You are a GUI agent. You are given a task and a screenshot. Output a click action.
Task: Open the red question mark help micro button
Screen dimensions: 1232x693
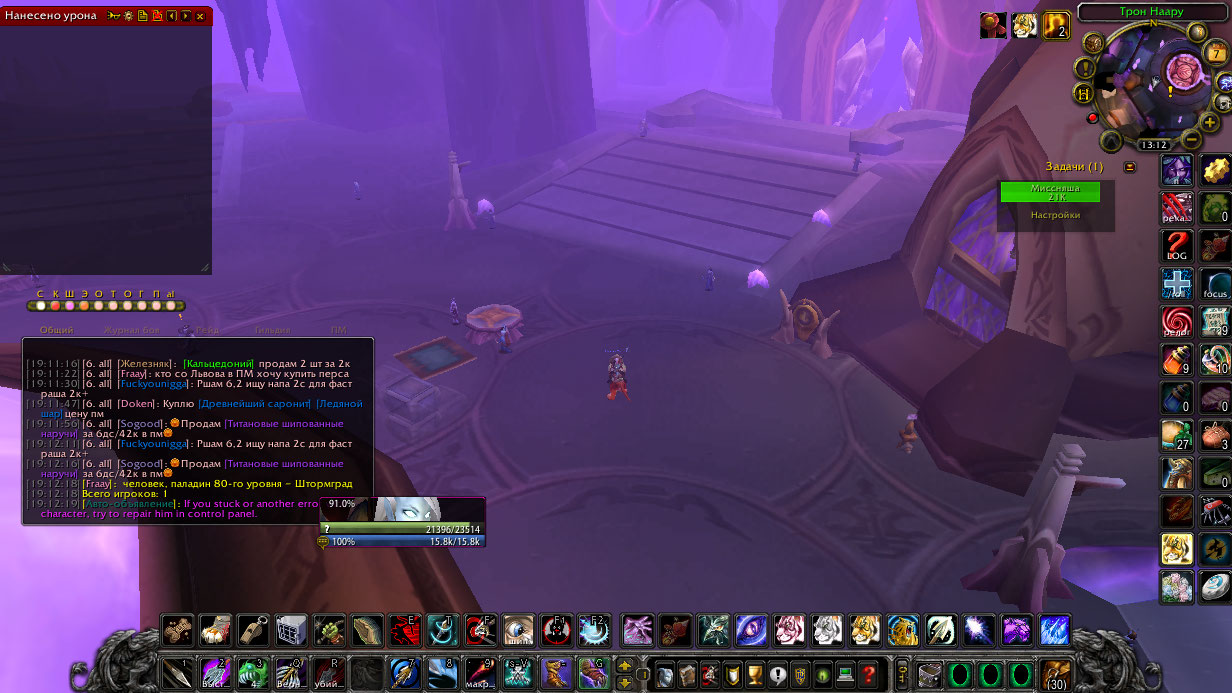pyautogui.click(x=870, y=674)
